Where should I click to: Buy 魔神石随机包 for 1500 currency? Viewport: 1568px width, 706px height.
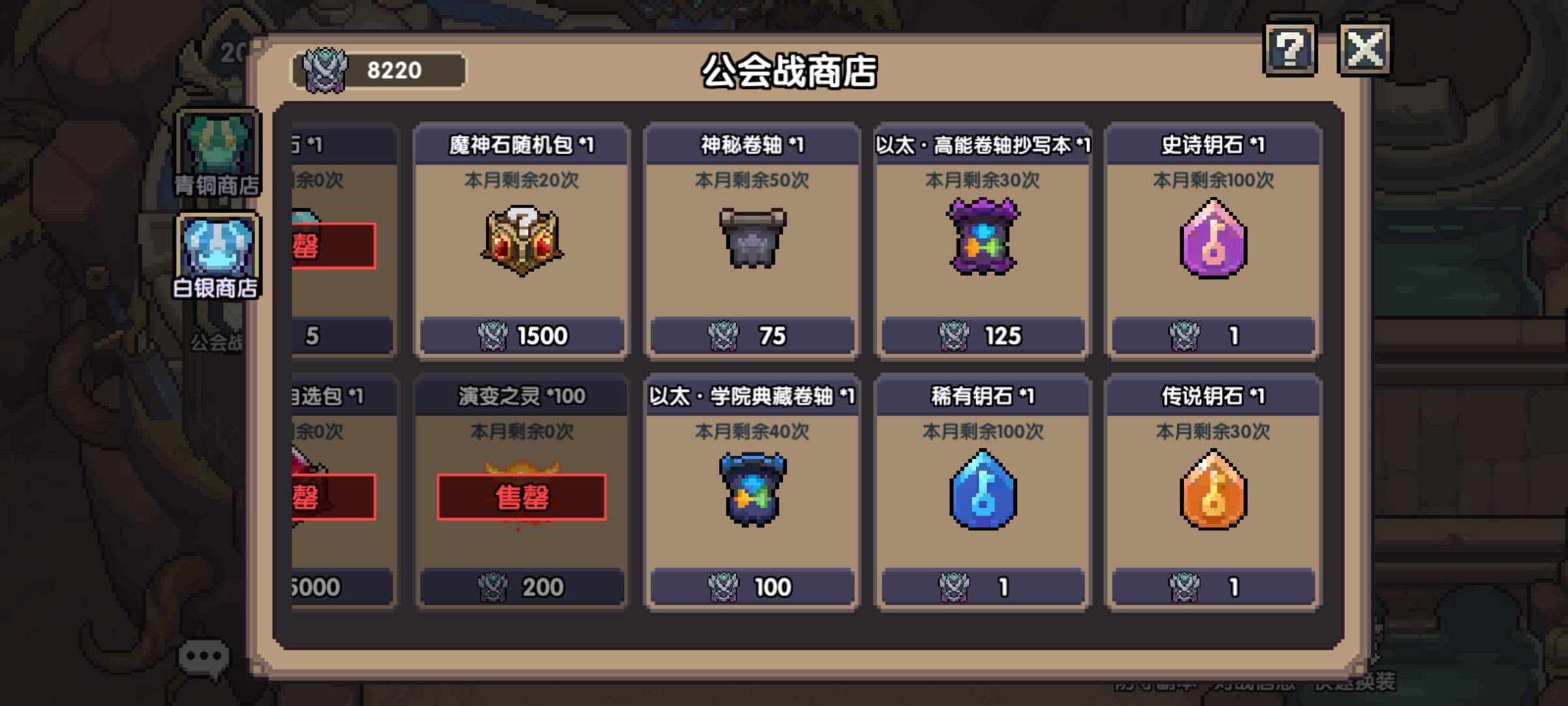520,337
